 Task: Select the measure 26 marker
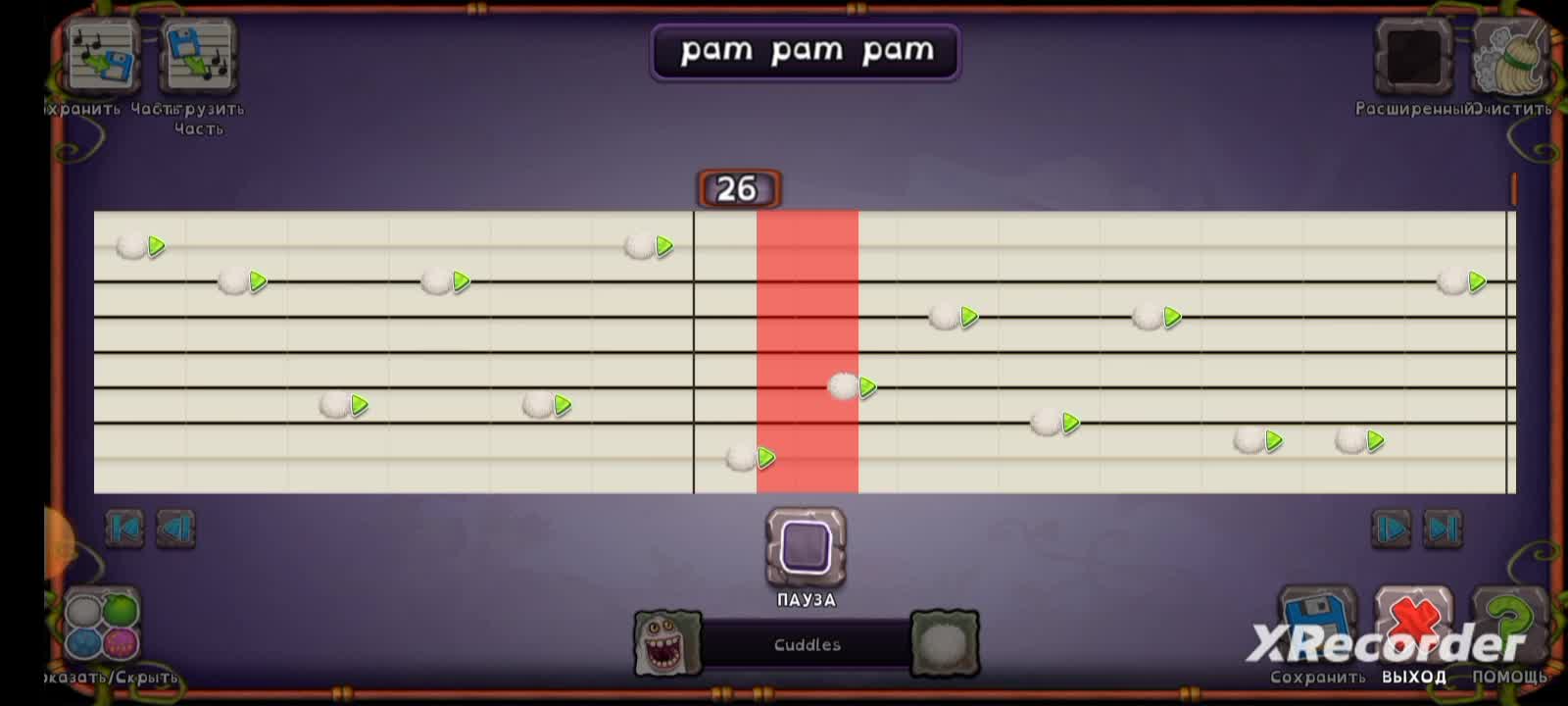[x=737, y=187]
